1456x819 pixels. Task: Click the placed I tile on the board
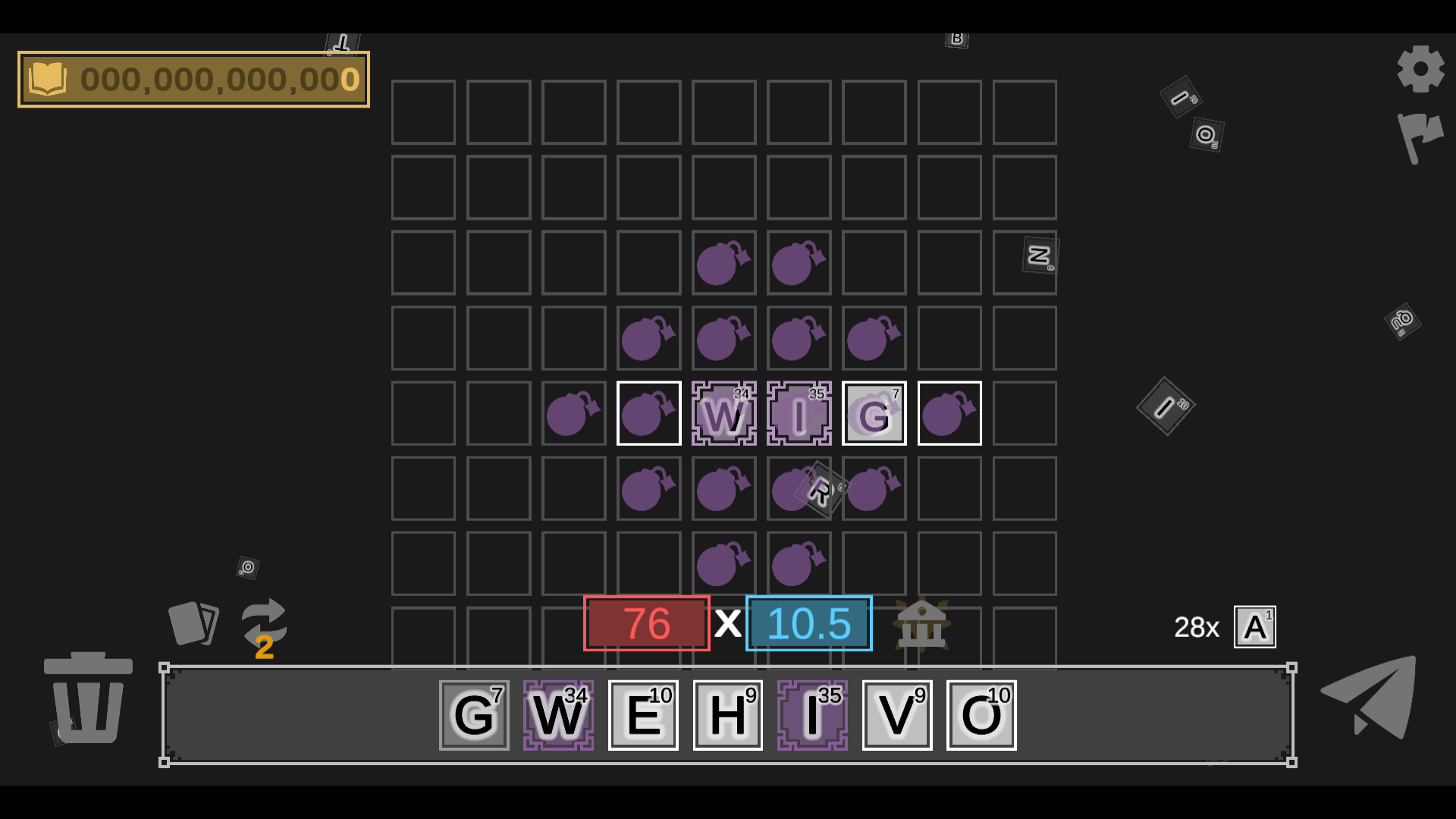(799, 413)
